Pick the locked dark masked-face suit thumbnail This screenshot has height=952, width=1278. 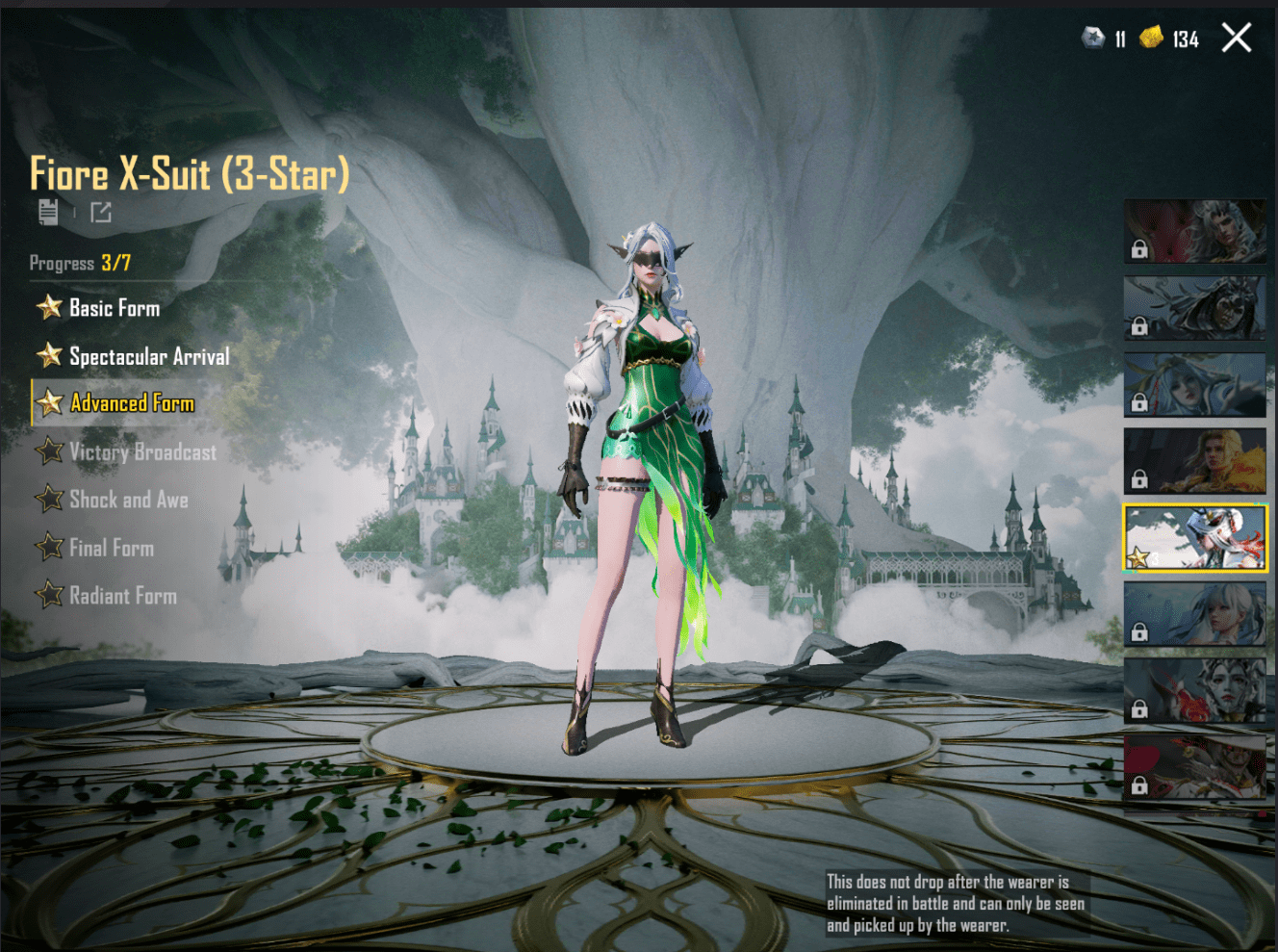(x=1194, y=308)
